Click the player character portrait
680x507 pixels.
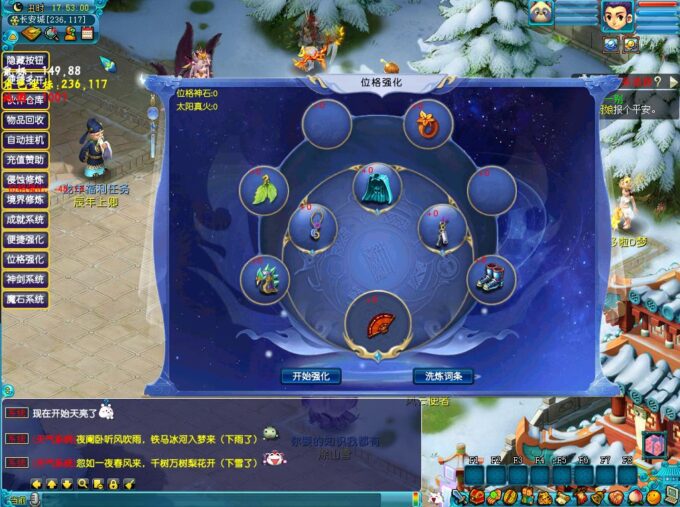coord(616,16)
